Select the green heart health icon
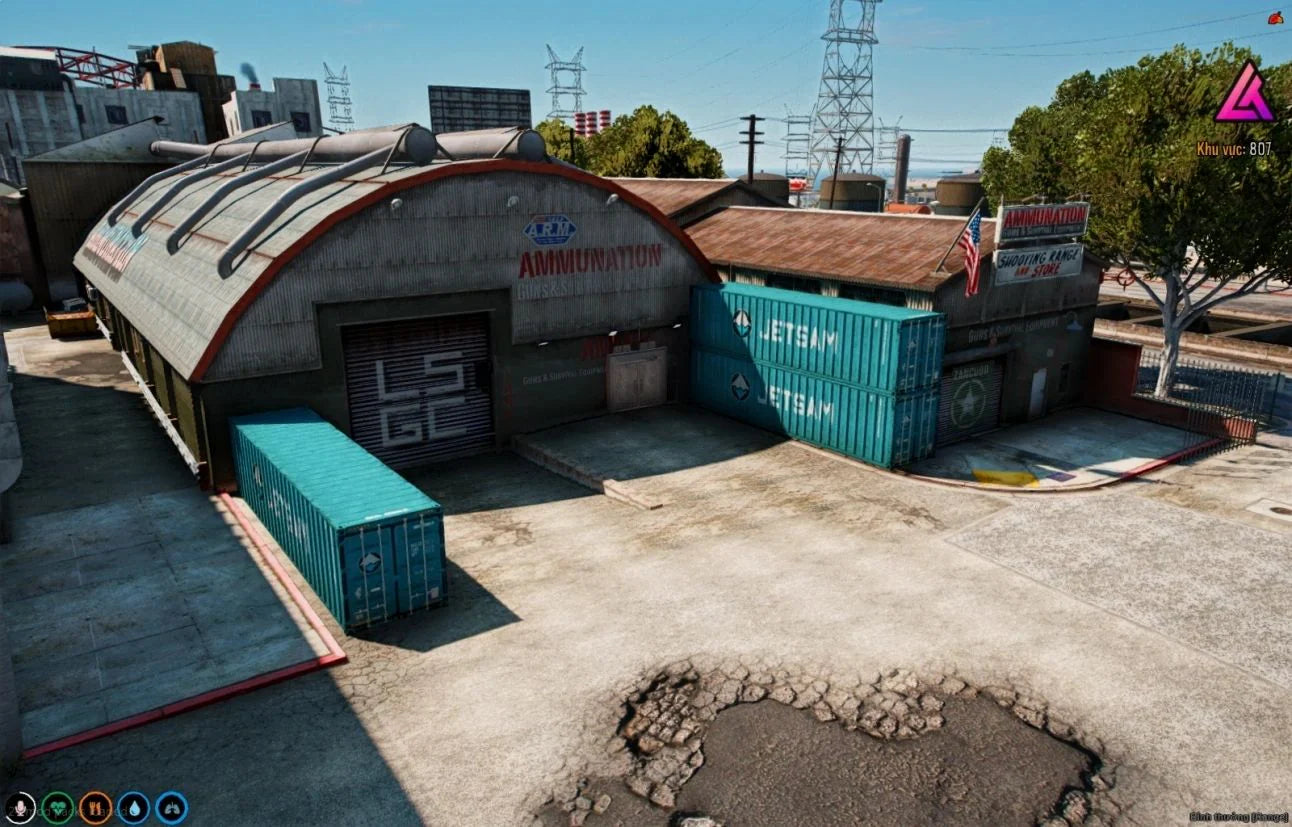This screenshot has height=827, width=1292. point(57,807)
